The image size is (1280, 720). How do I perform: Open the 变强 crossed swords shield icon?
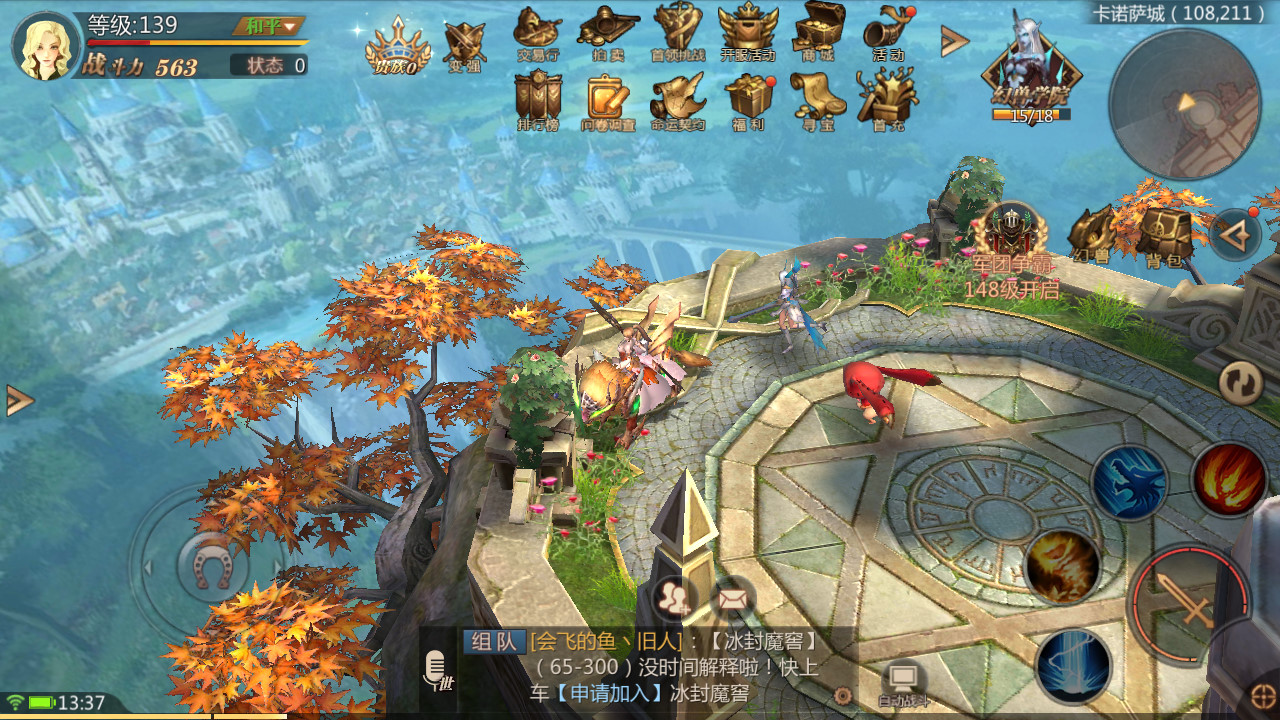click(x=464, y=46)
